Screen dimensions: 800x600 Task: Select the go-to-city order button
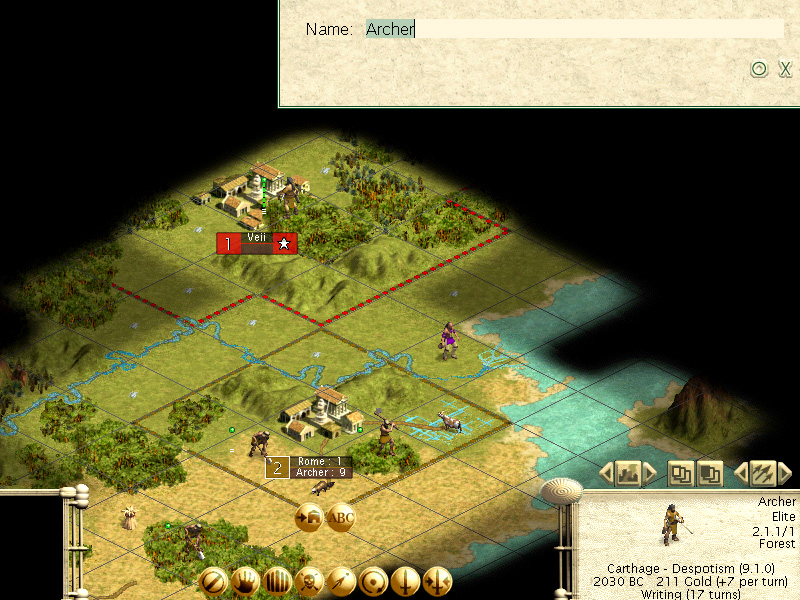tap(309, 517)
